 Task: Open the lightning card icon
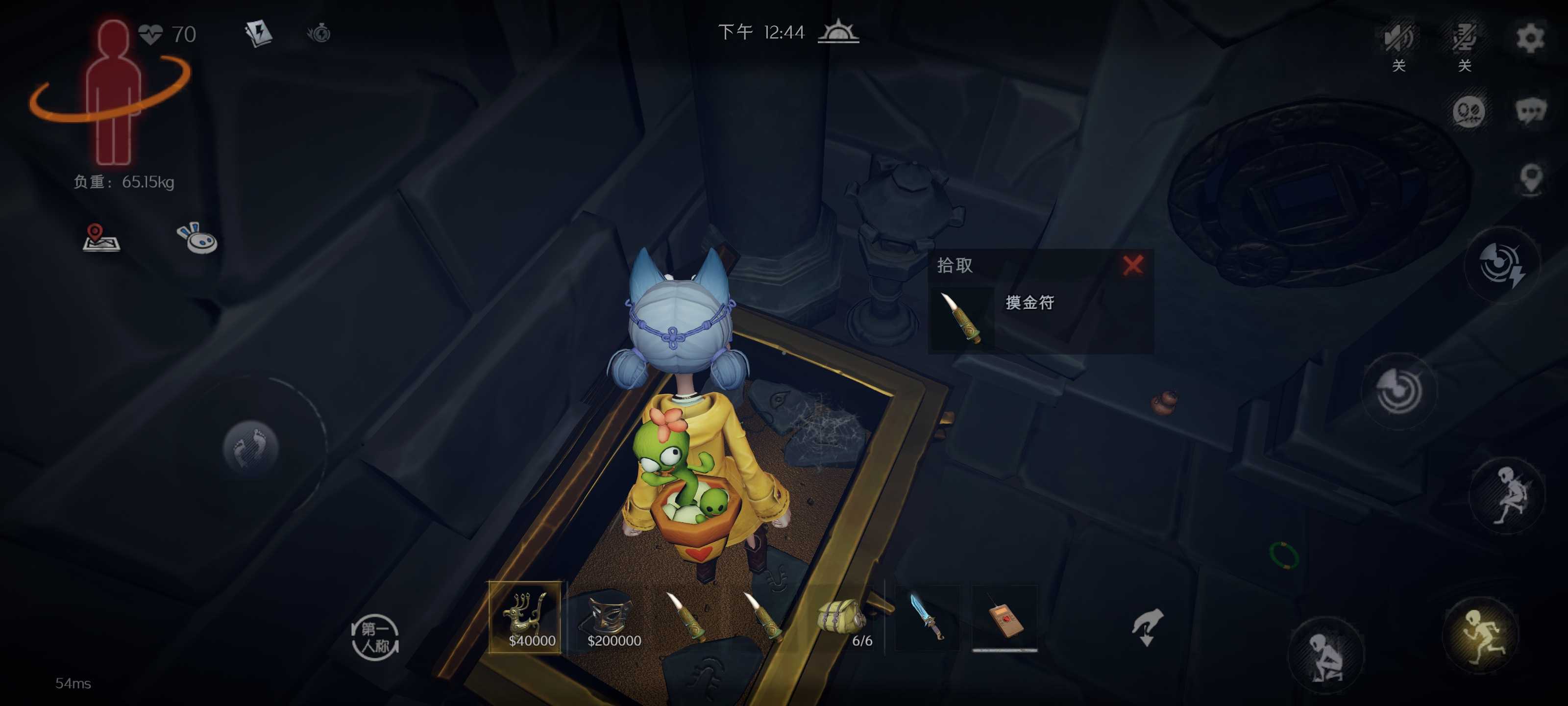click(258, 33)
